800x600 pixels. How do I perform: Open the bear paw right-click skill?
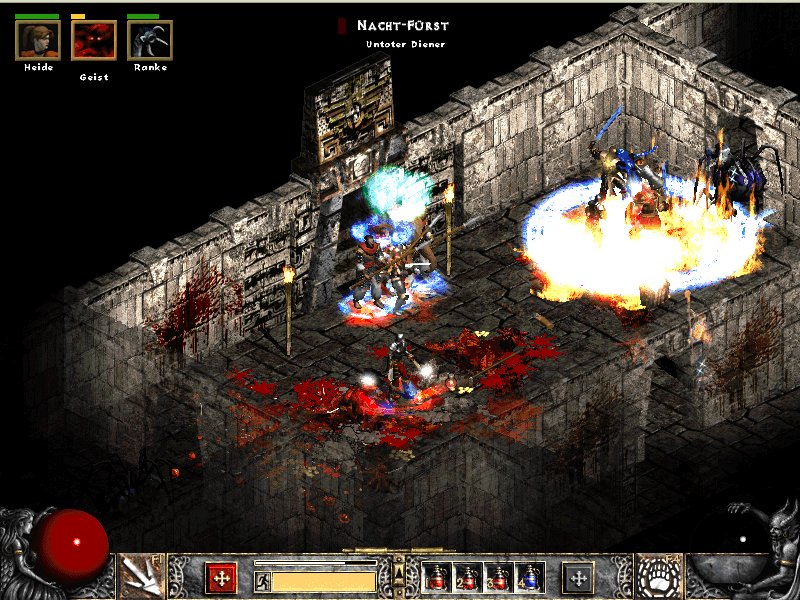661,577
